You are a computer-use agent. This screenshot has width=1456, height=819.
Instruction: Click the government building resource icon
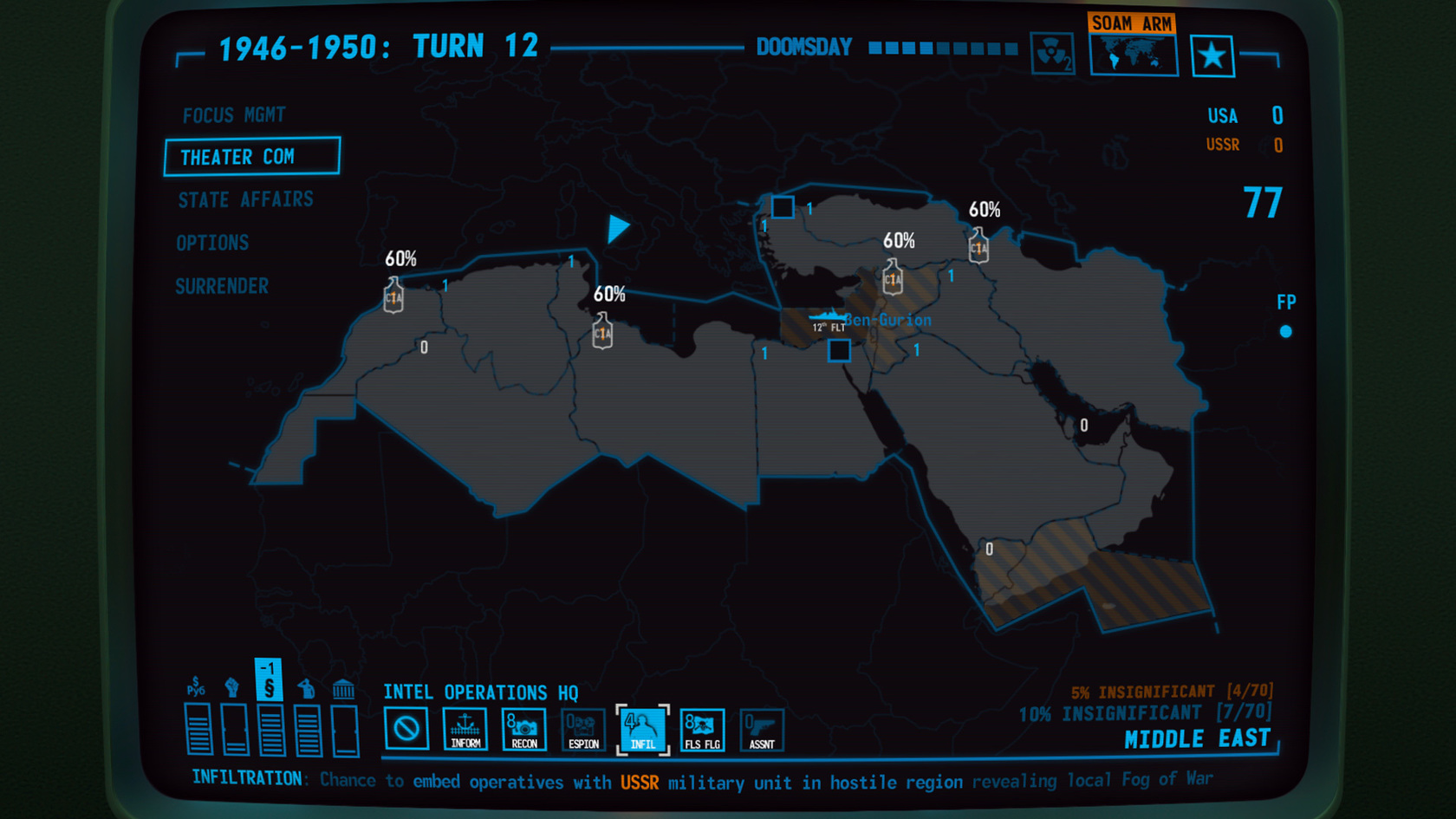point(343,686)
